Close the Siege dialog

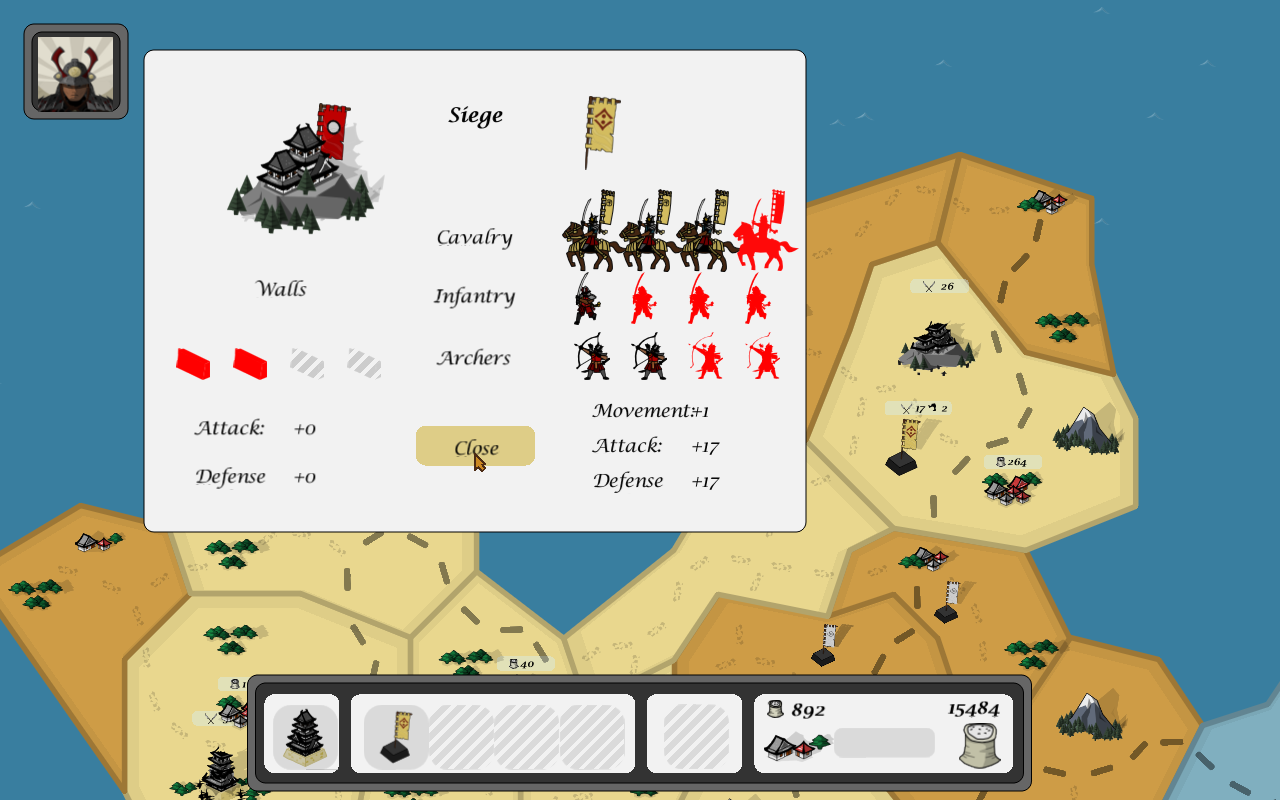click(475, 446)
